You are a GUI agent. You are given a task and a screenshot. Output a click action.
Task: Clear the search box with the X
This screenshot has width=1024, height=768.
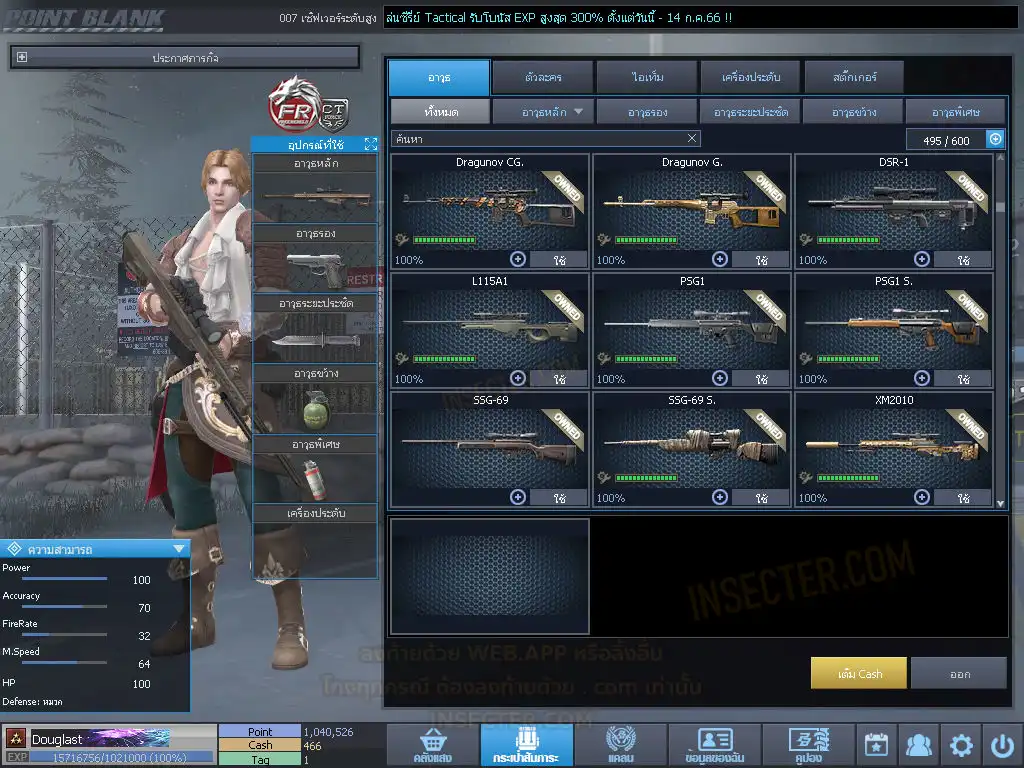(692, 139)
